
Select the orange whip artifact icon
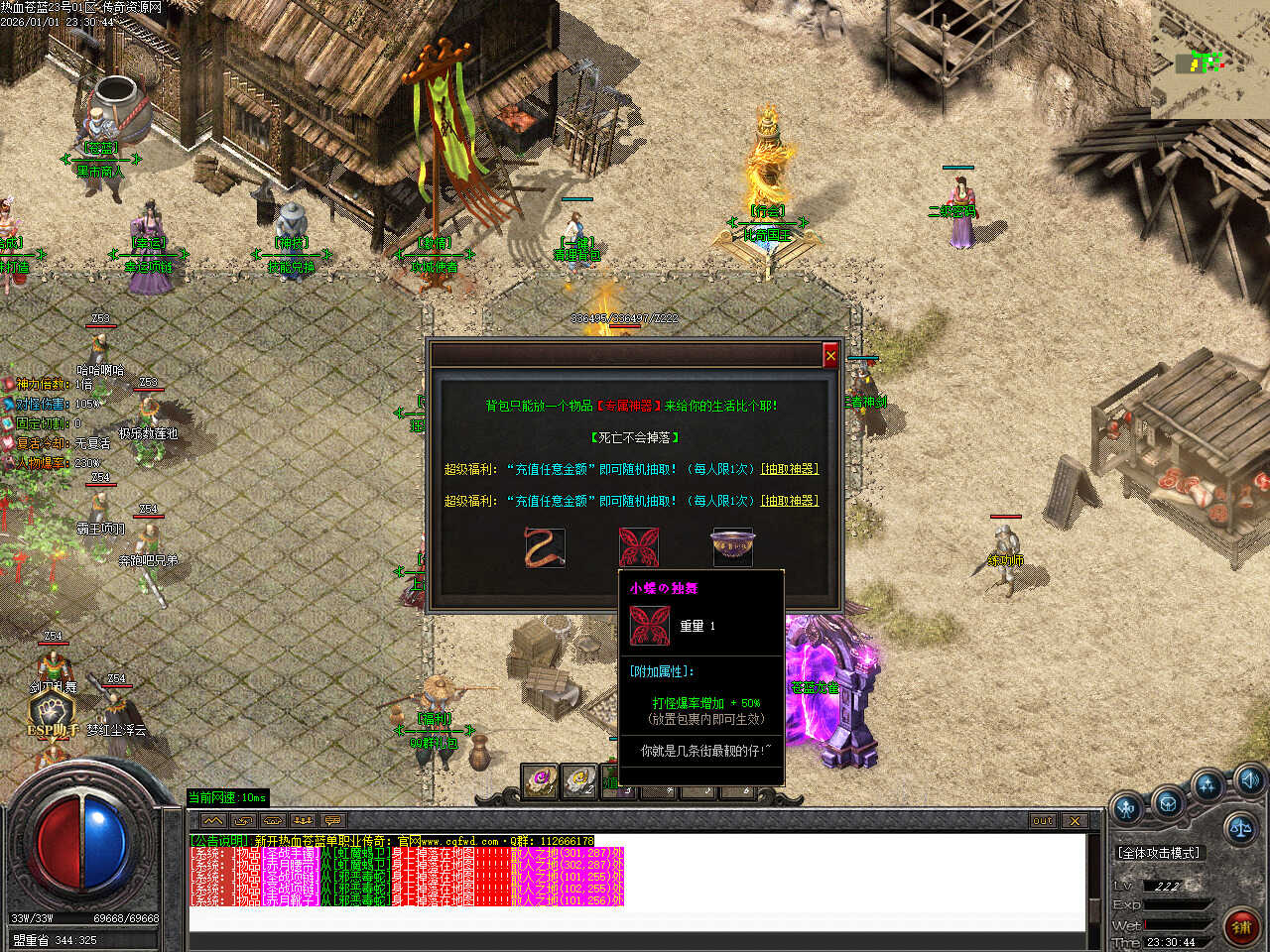[545, 547]
